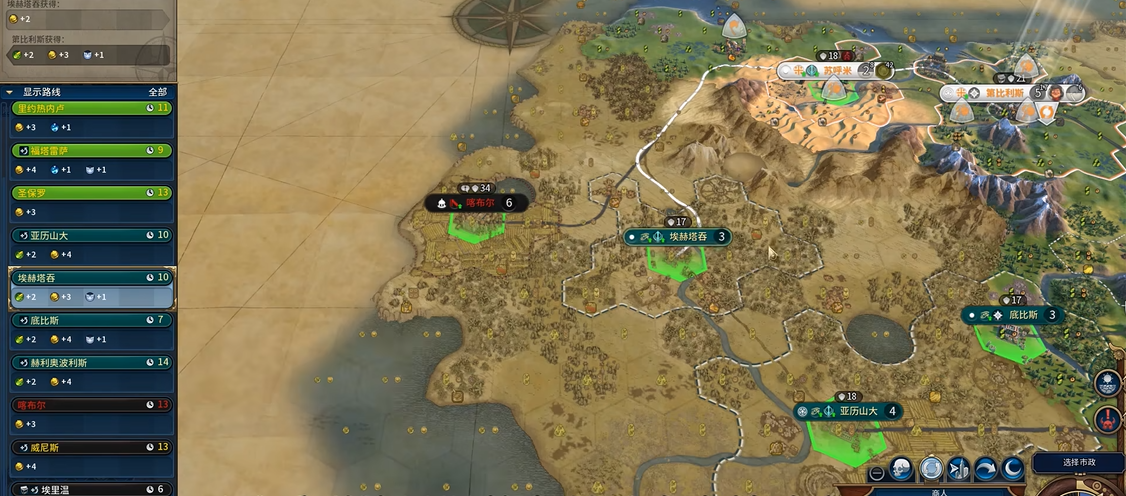
Task: Click the 埃赫塔吞 city banner
Action: pos(679,237)
